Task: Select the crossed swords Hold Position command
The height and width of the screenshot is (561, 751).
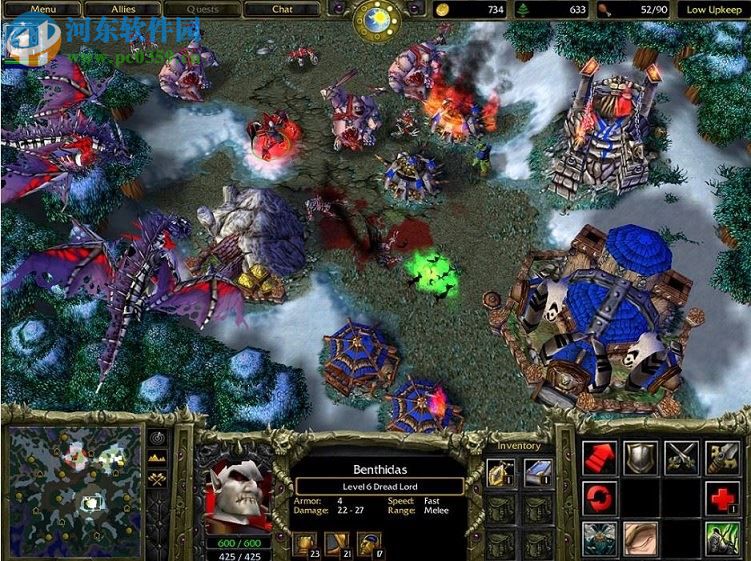Action: pos(681,458)
